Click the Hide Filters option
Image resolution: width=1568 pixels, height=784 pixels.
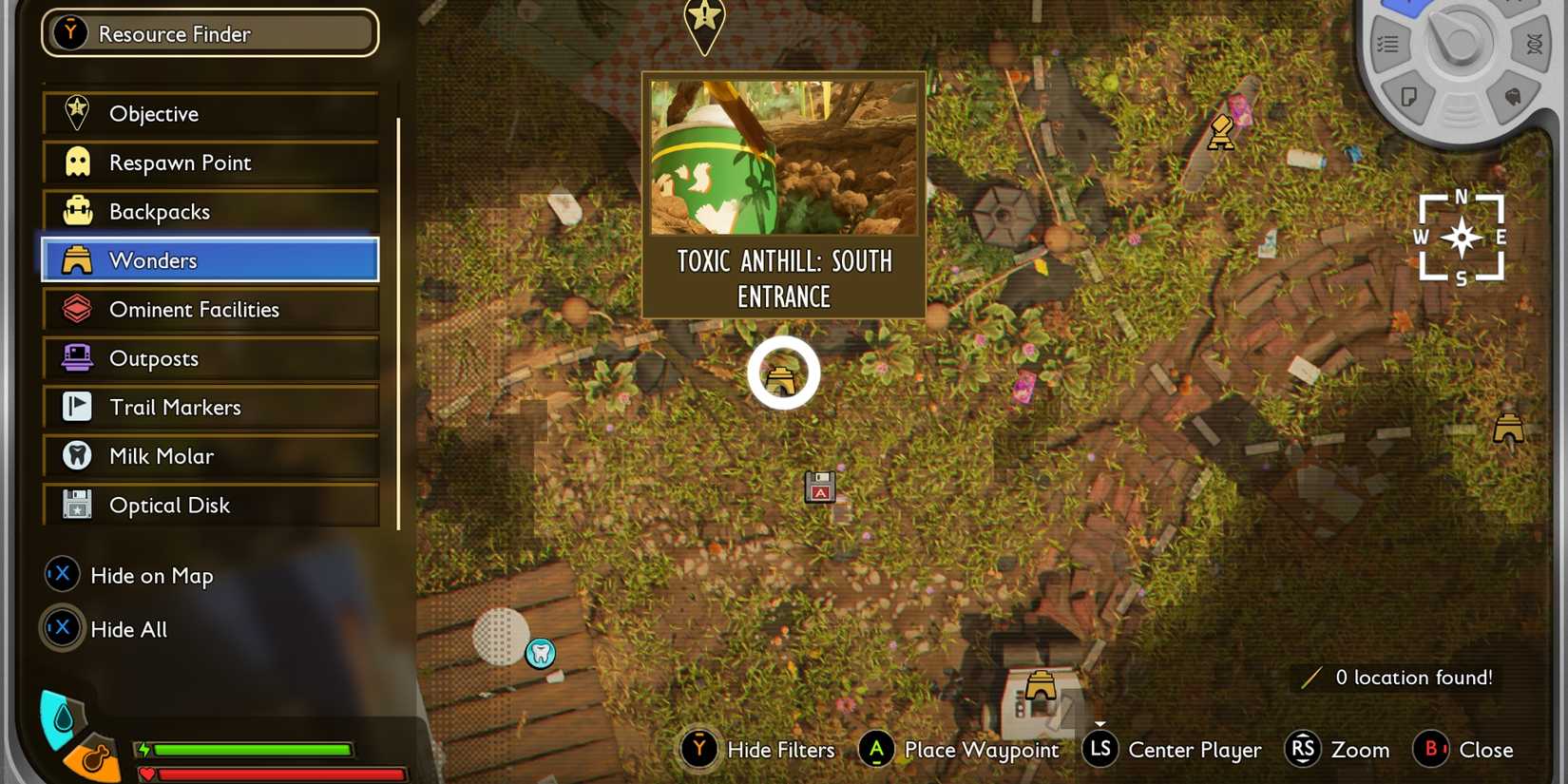pos(758,750)
